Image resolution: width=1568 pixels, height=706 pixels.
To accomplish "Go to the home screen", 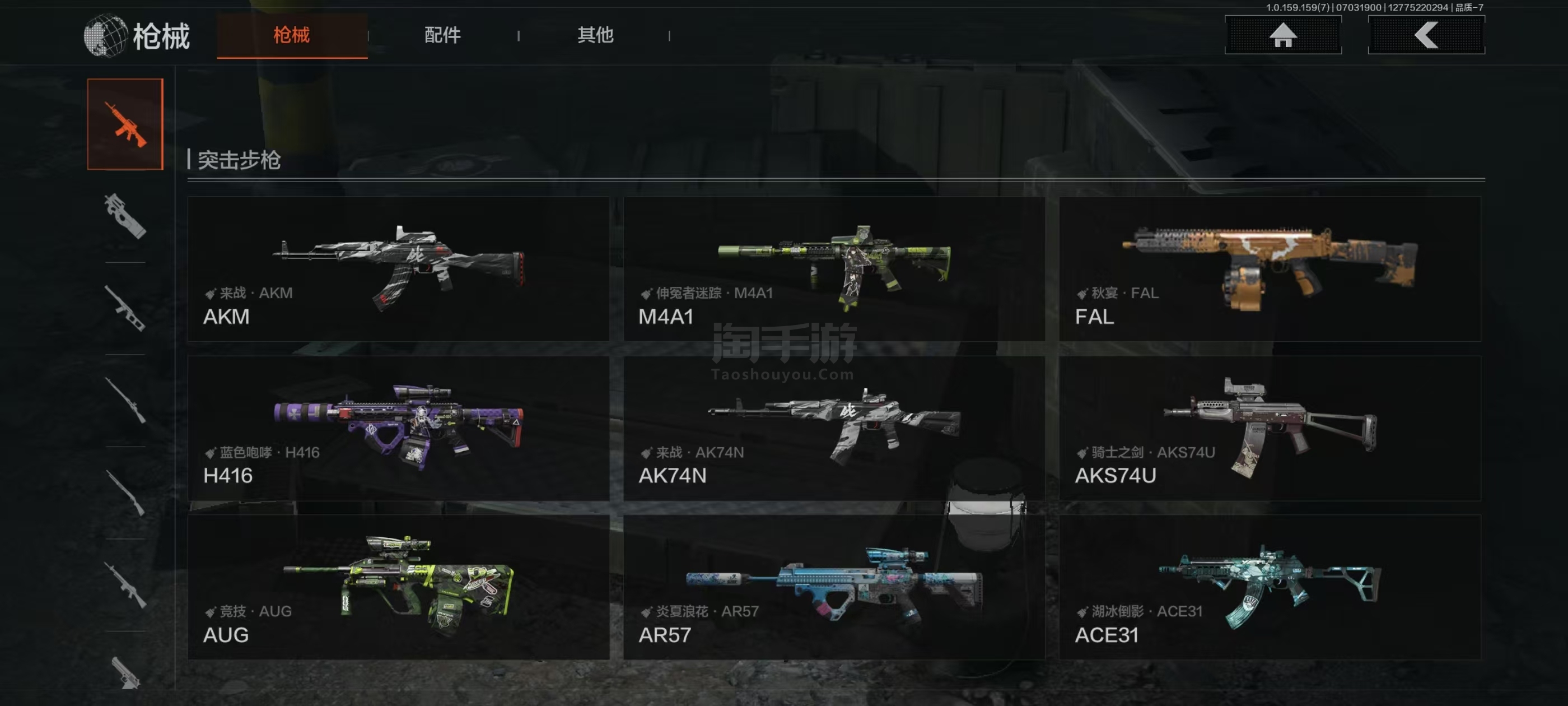I will click(x=1282, y=35).
